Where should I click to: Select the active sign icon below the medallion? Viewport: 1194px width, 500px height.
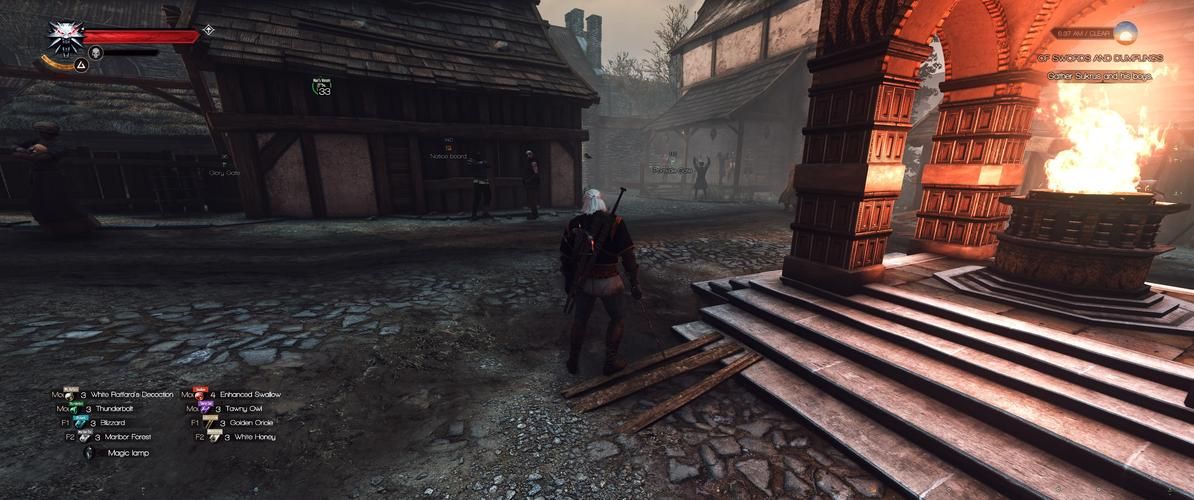pyautogui.click(x=82, y=65)
